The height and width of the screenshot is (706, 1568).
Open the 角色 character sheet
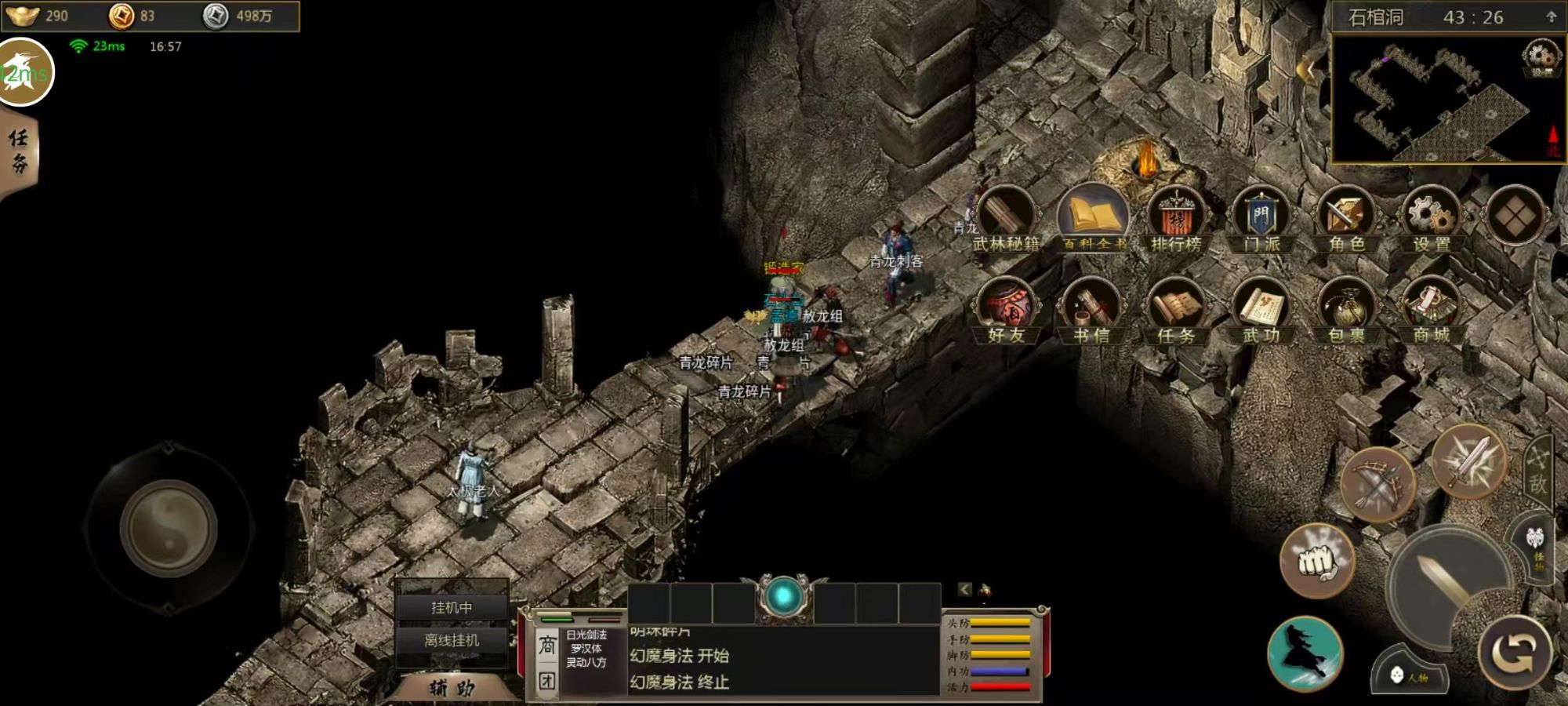1345,220
